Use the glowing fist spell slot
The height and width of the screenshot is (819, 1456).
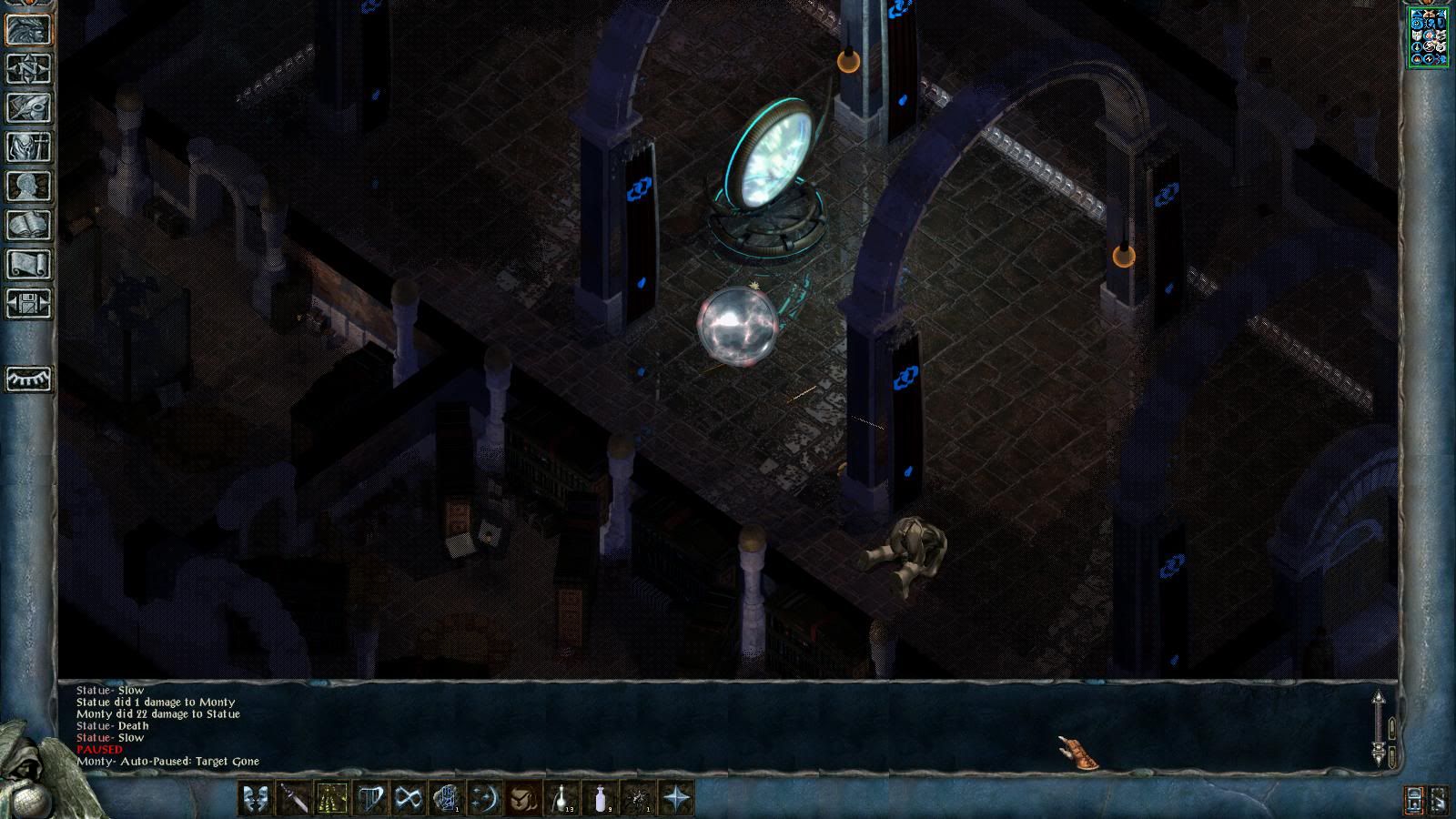[x=447, y=798]
